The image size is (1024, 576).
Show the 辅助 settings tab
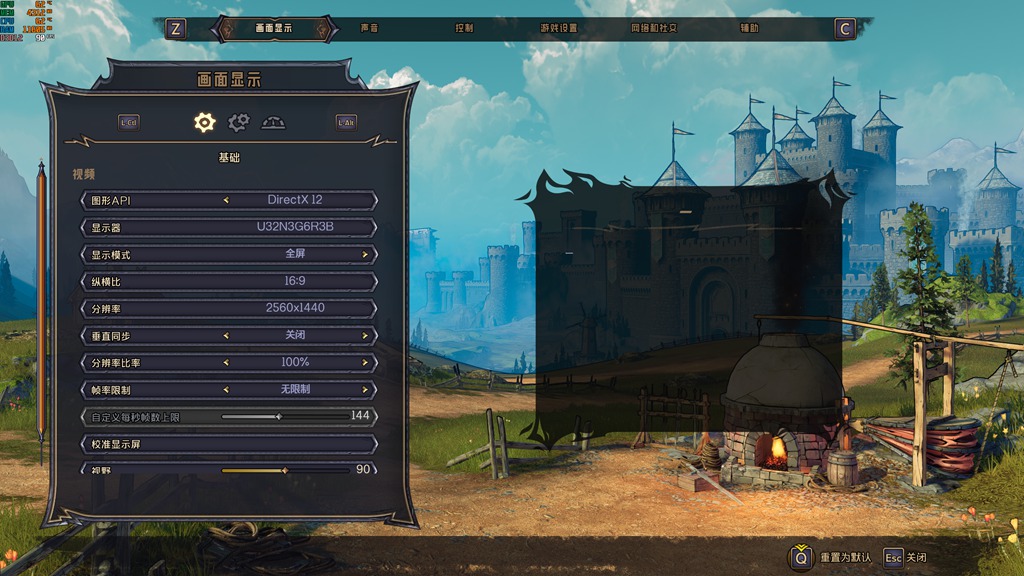749,29
